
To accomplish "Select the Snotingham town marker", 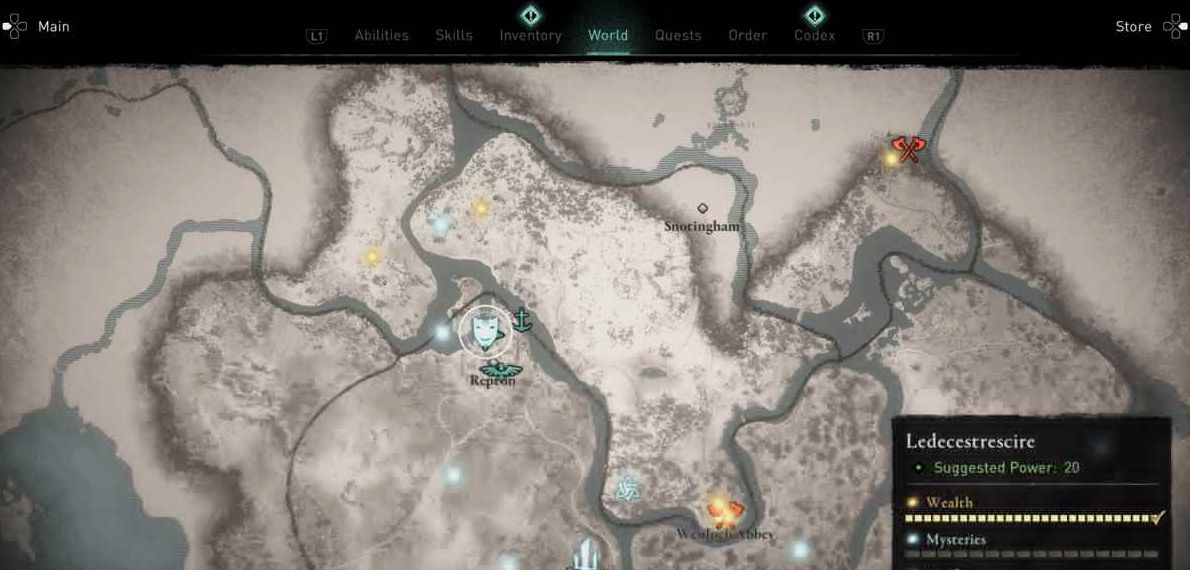I will tap(702, 208).
